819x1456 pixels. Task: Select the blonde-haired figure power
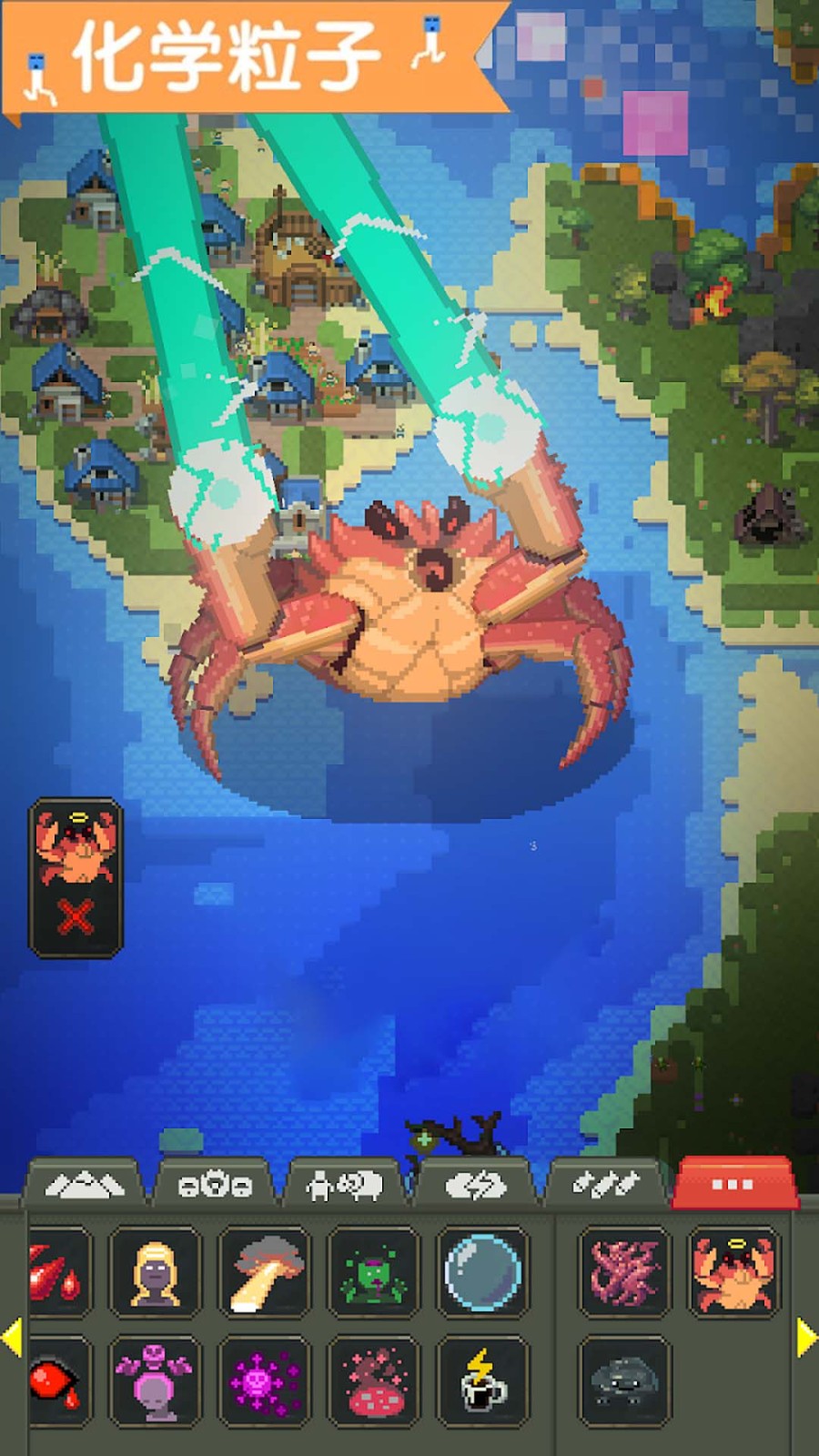[x=155, y=1272]
